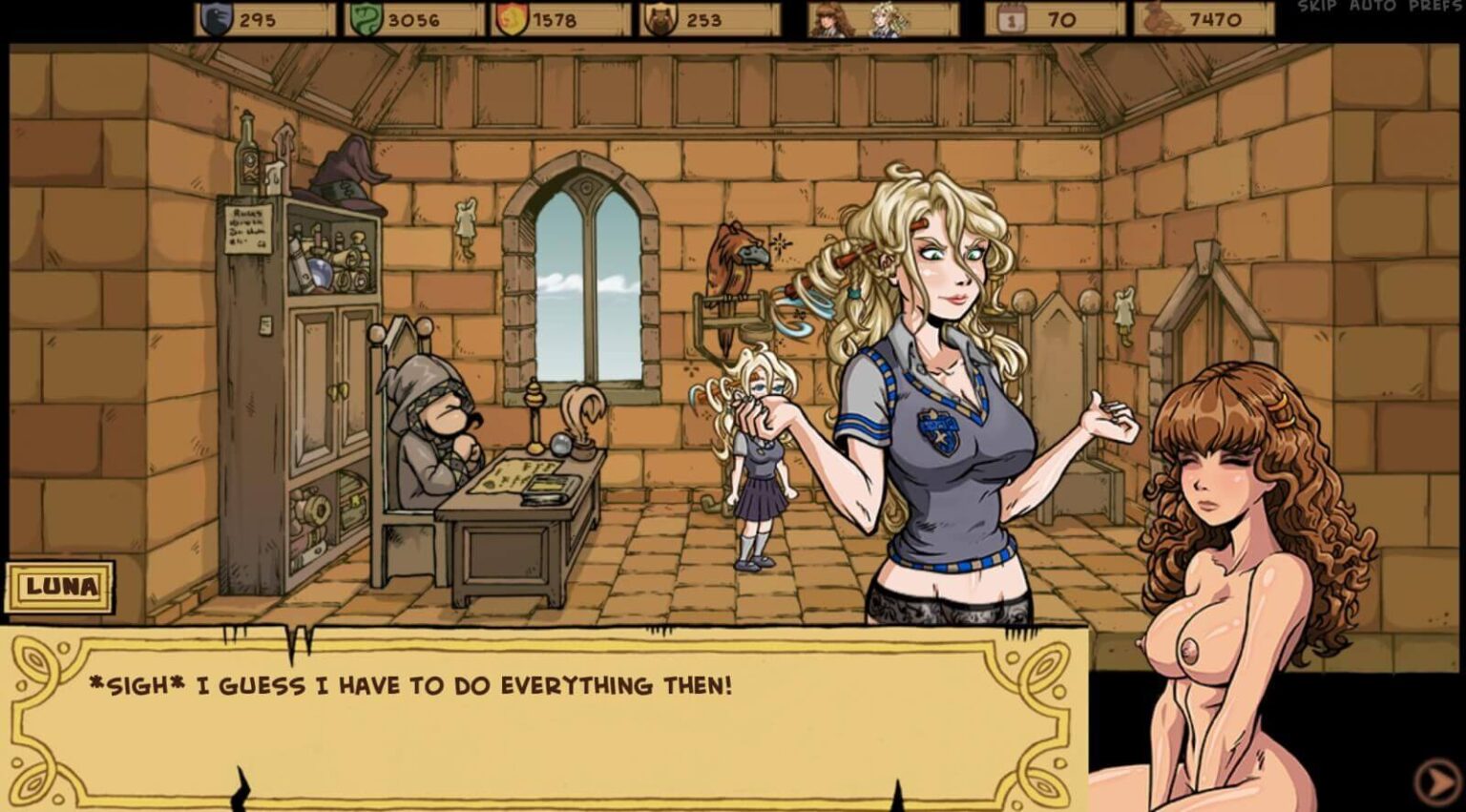Click the Skip button
The height and width of the screenshot is (812, 1466).
(x=1316, y=7)
